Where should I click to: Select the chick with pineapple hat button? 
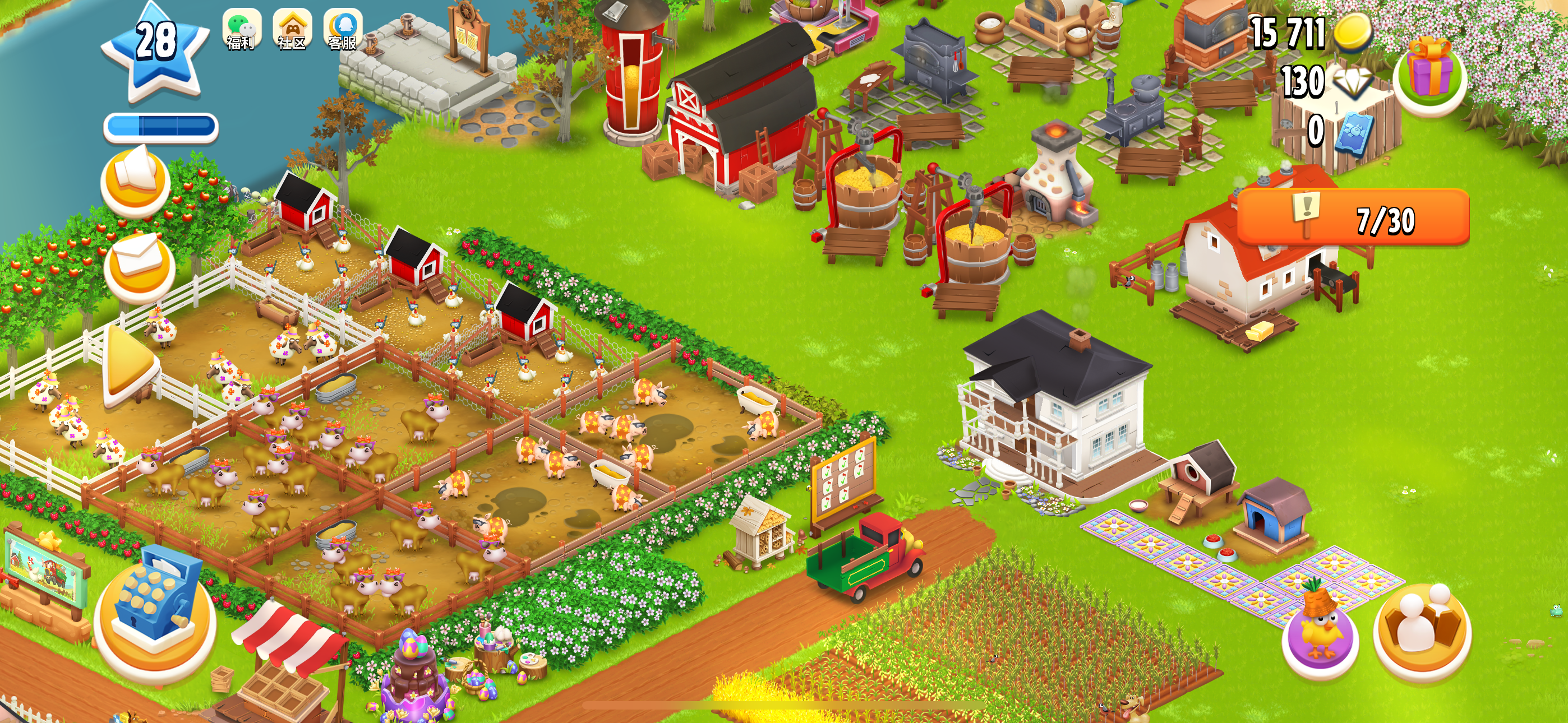(1320, 629)
